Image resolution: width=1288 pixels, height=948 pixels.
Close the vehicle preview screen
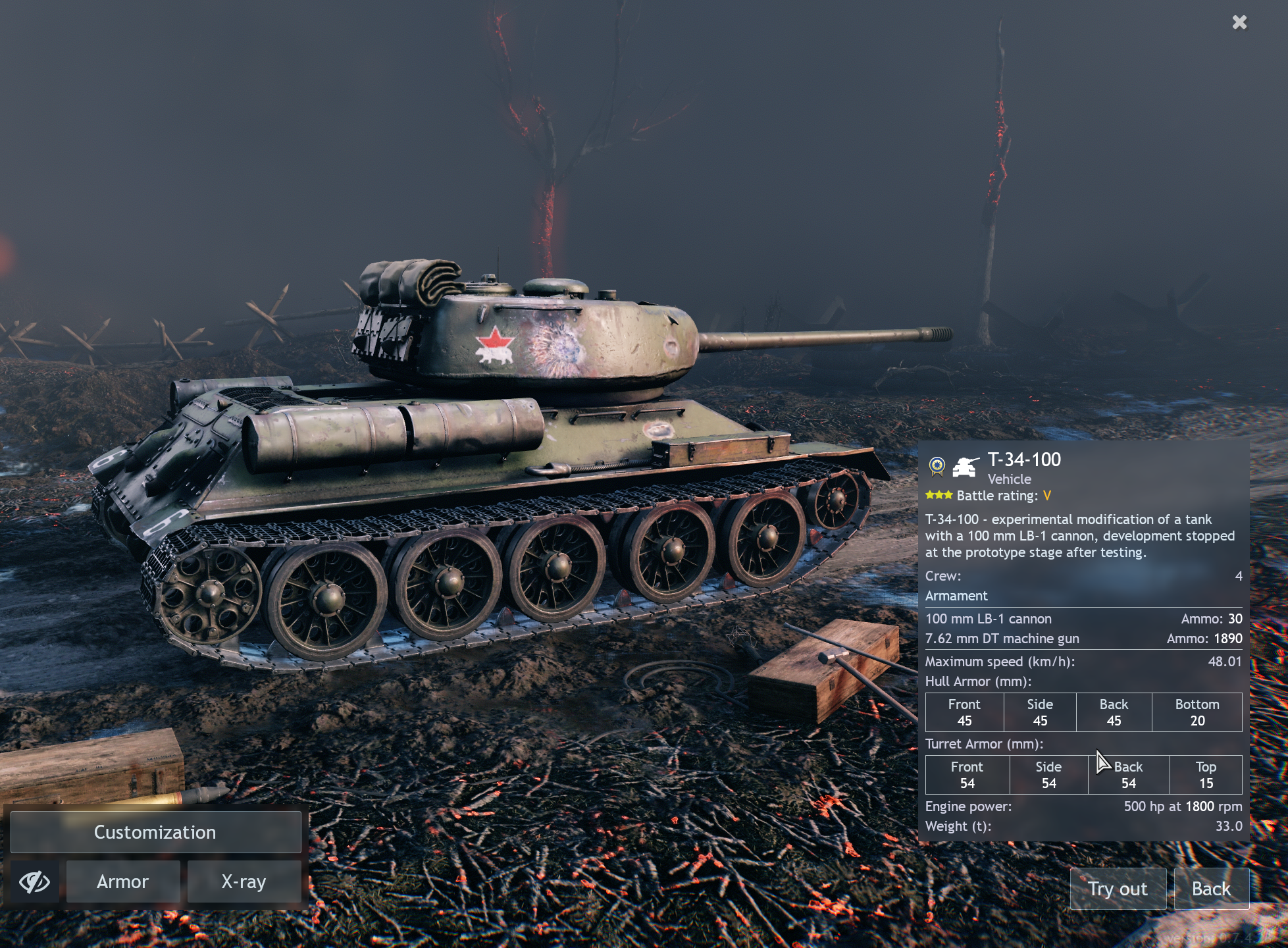(x=1239, y=22)
